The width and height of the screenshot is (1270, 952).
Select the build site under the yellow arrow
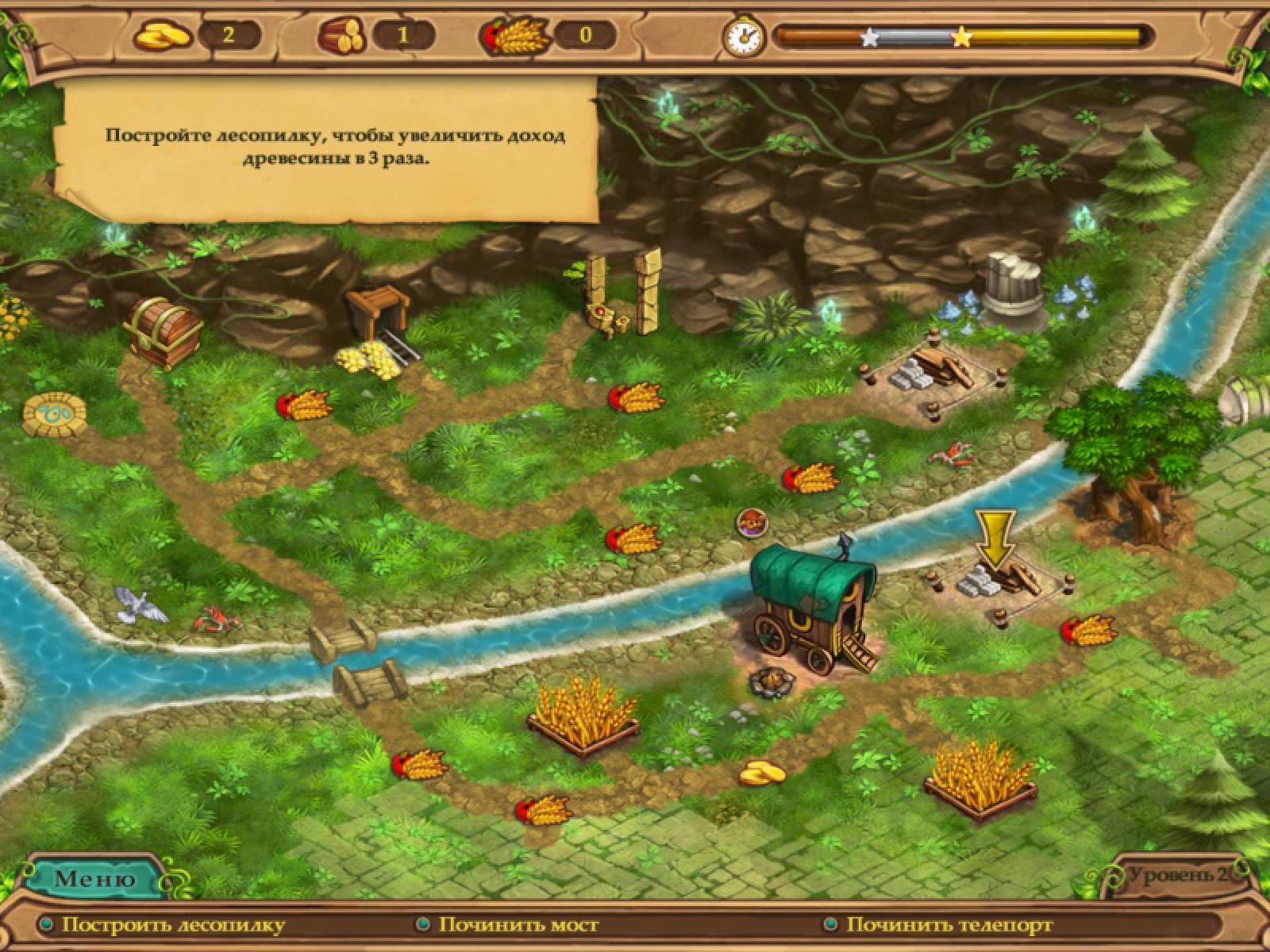[x=998, y=584]
